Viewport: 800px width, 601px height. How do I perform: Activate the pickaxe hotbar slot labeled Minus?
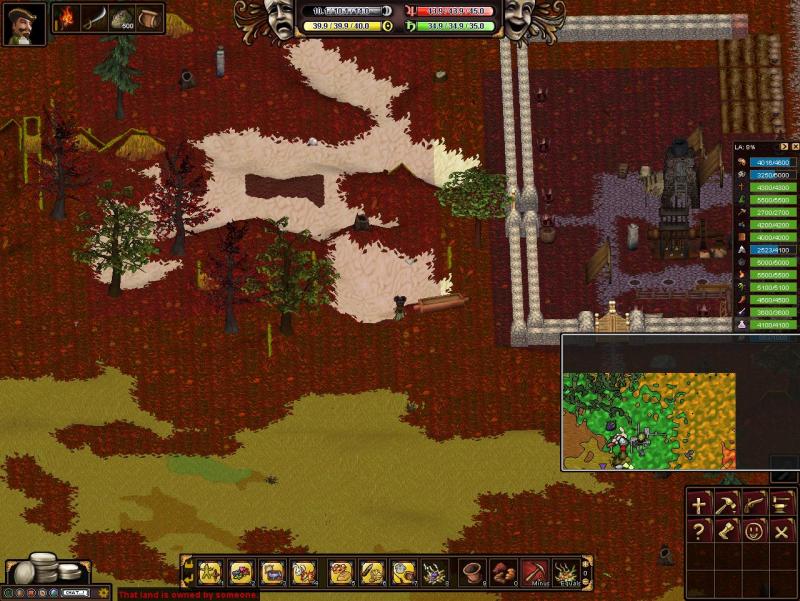coord(535,572)
